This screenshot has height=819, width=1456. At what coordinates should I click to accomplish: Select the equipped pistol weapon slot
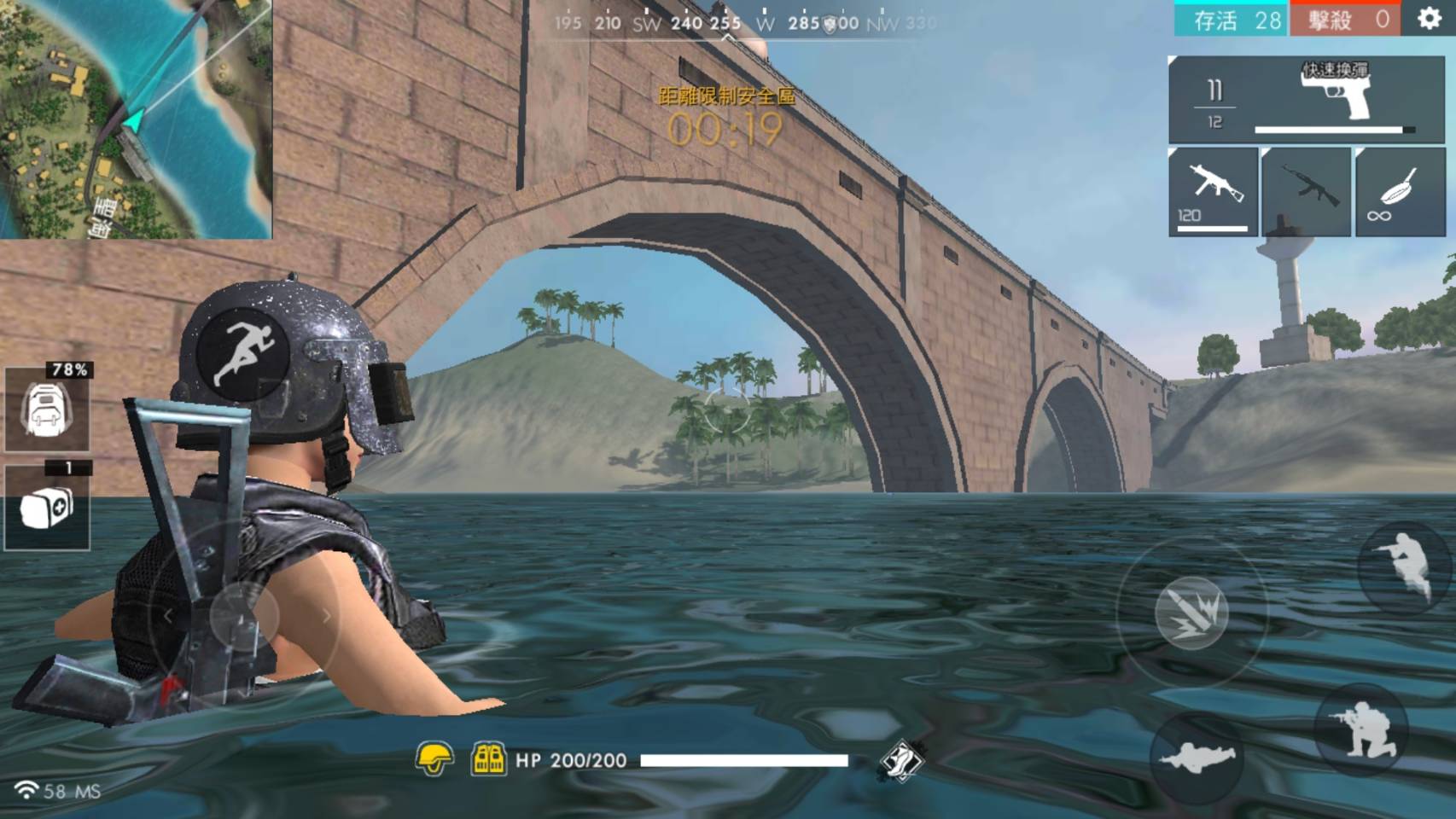(x=1306, y=100)
